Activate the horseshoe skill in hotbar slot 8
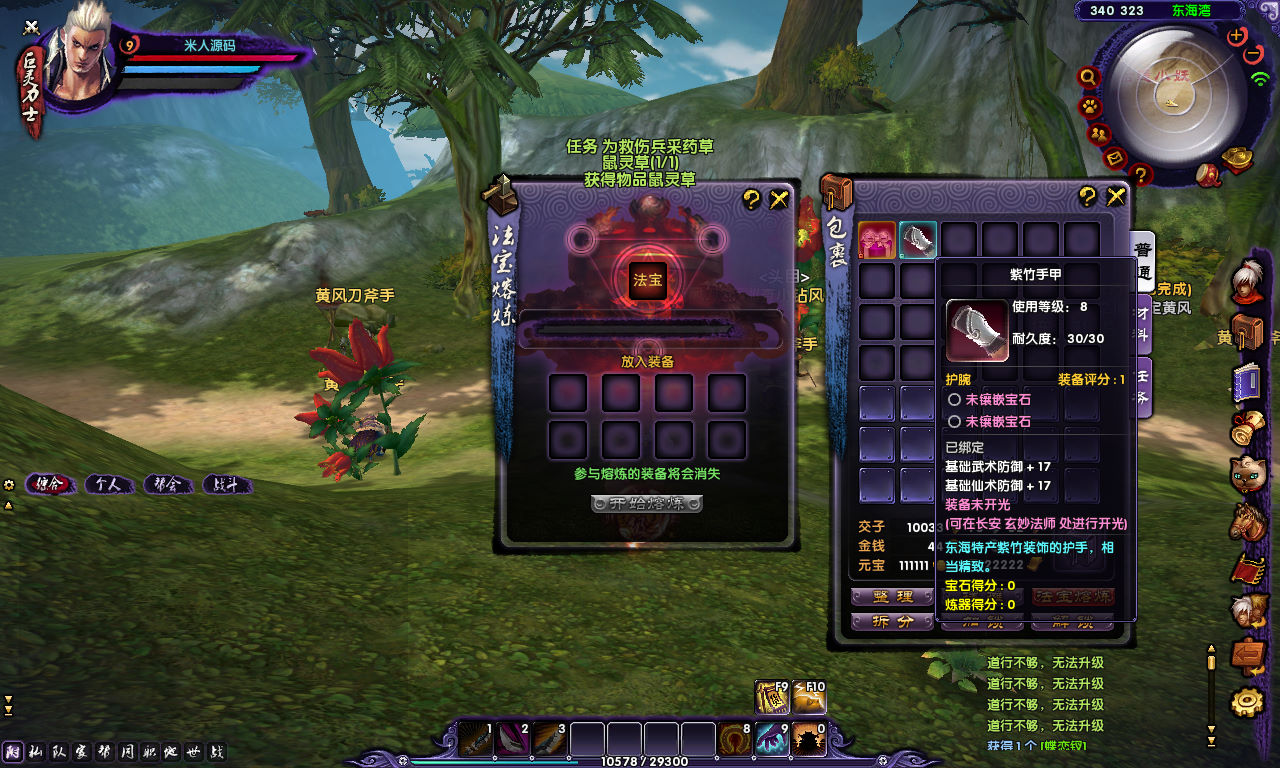This screenshot has height=768, width=1280. pyautogui.click(x=735, y=739)
